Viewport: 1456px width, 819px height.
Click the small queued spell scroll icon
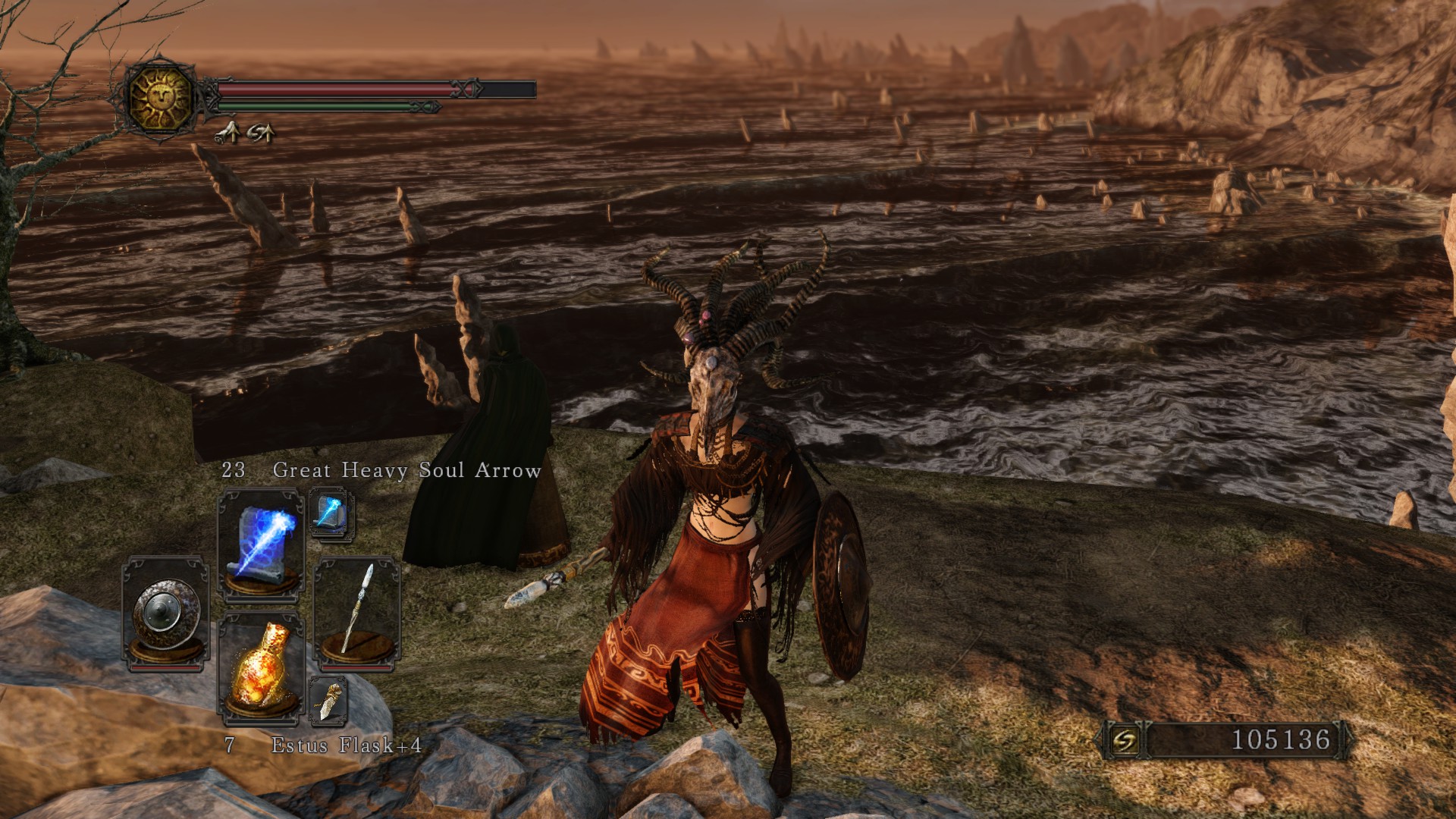[331, 513]
